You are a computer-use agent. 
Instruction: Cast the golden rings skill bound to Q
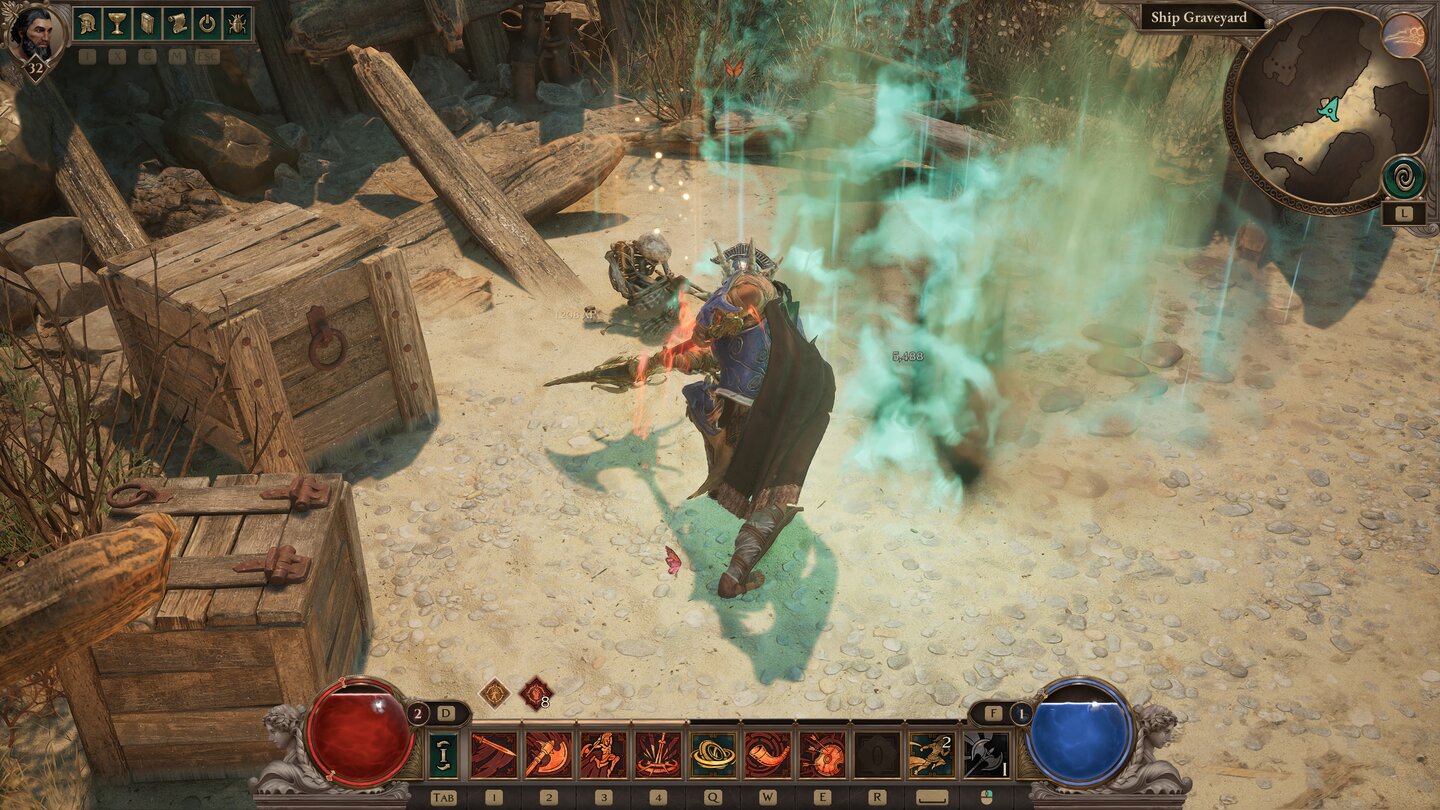tap(712, 753)
